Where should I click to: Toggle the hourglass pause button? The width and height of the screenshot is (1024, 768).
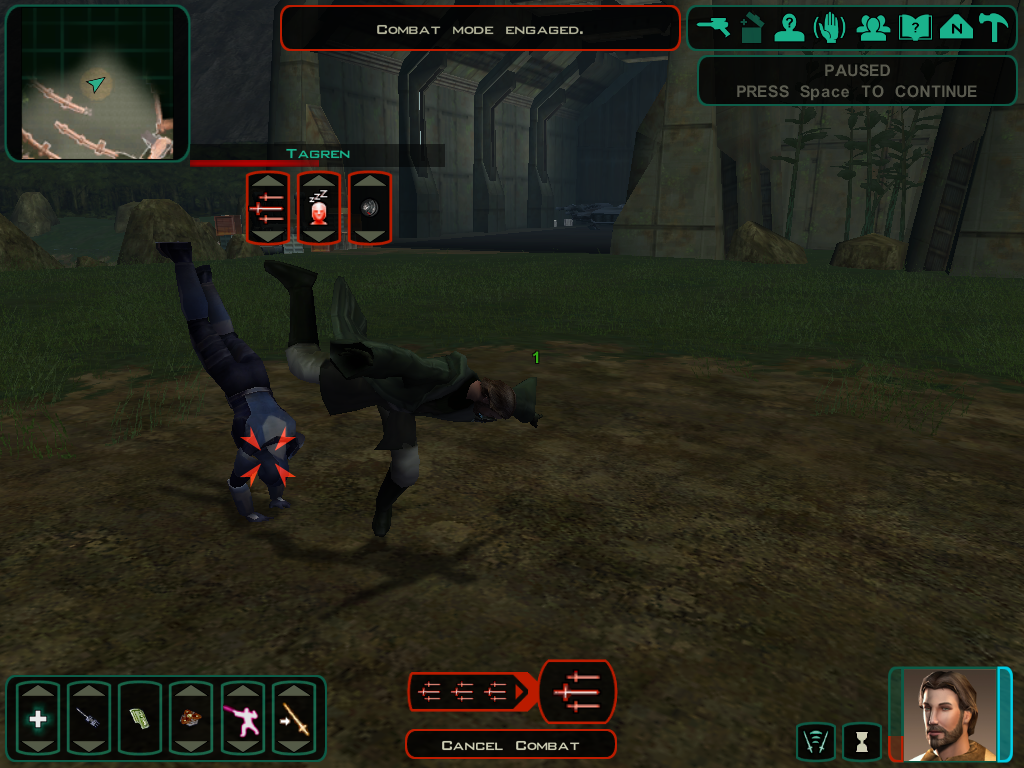click(862, 742)
